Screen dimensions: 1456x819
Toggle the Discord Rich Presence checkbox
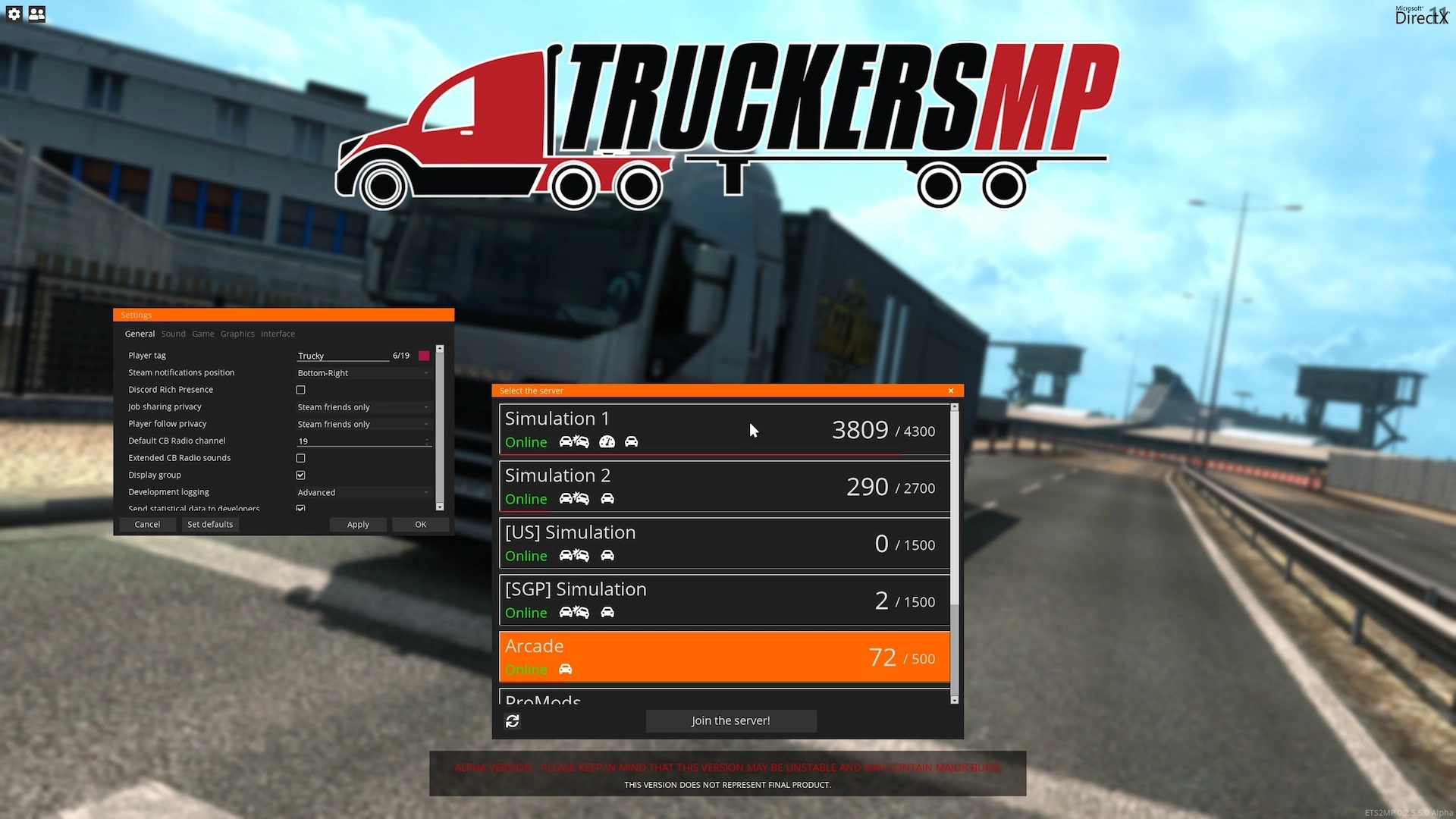coord(301,390)
